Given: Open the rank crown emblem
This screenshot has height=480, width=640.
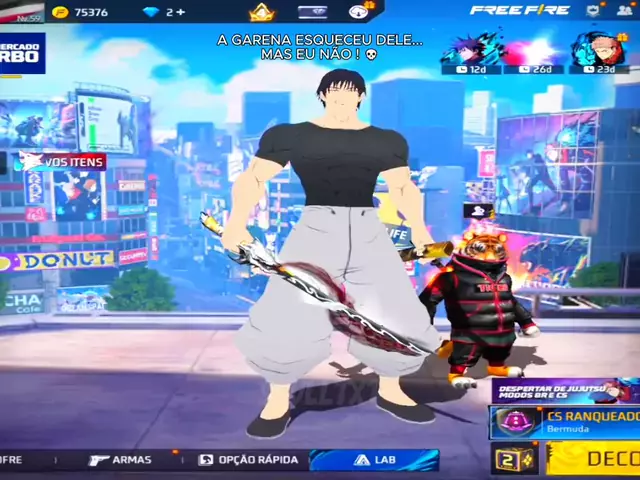Looking at the screenshot, I should coord(261,12).
